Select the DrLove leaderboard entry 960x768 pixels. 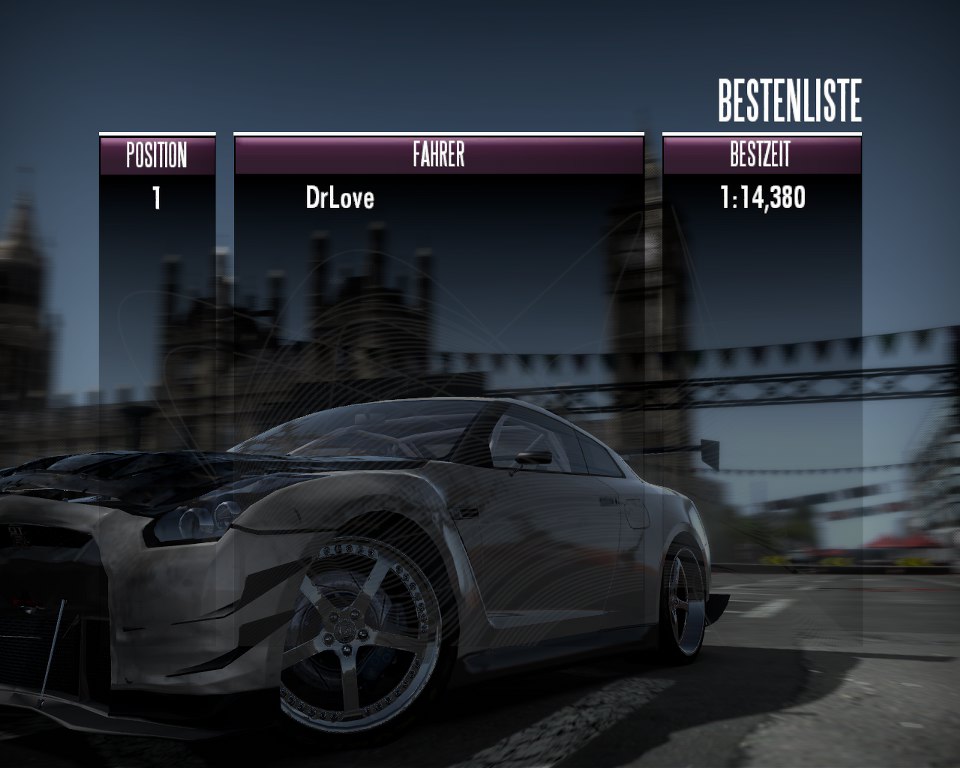point(340,198)
